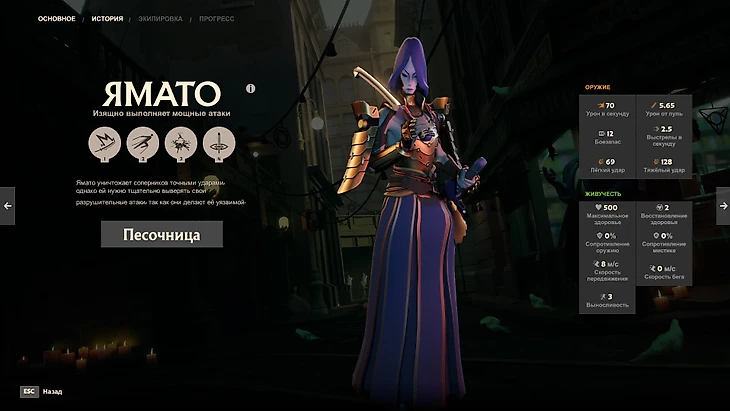
Task: Select the Экипировка tab
Action: coord(161,18)
